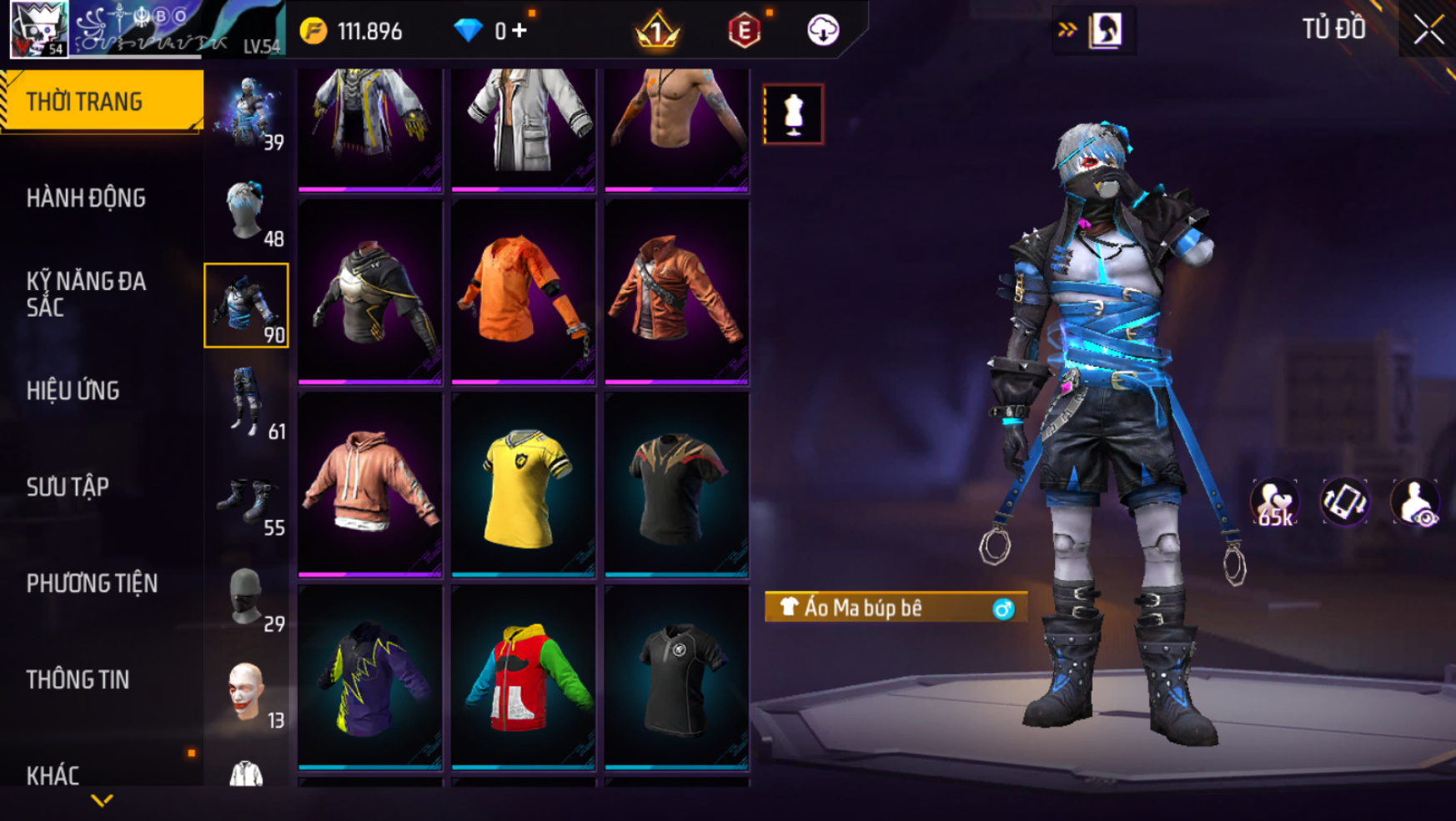The image size is (1456, 821).
Task: Select the face mask subcategory with 29
Action: 247,596
